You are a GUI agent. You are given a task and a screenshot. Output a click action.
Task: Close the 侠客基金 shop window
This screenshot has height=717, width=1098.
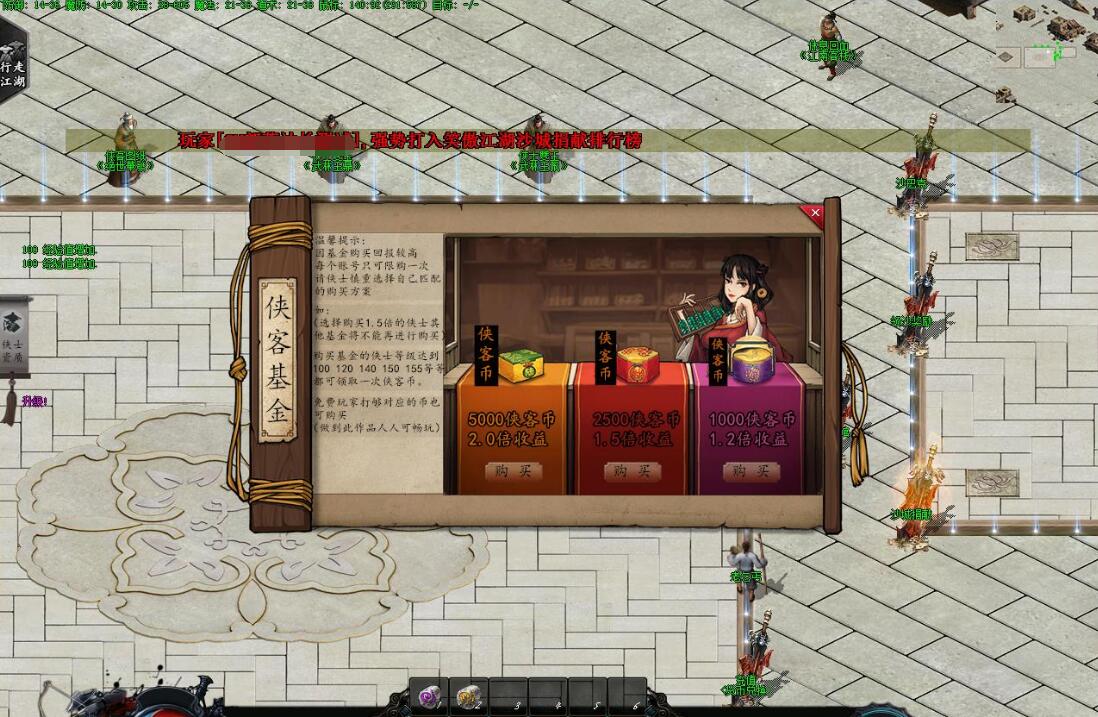(815, 213)
